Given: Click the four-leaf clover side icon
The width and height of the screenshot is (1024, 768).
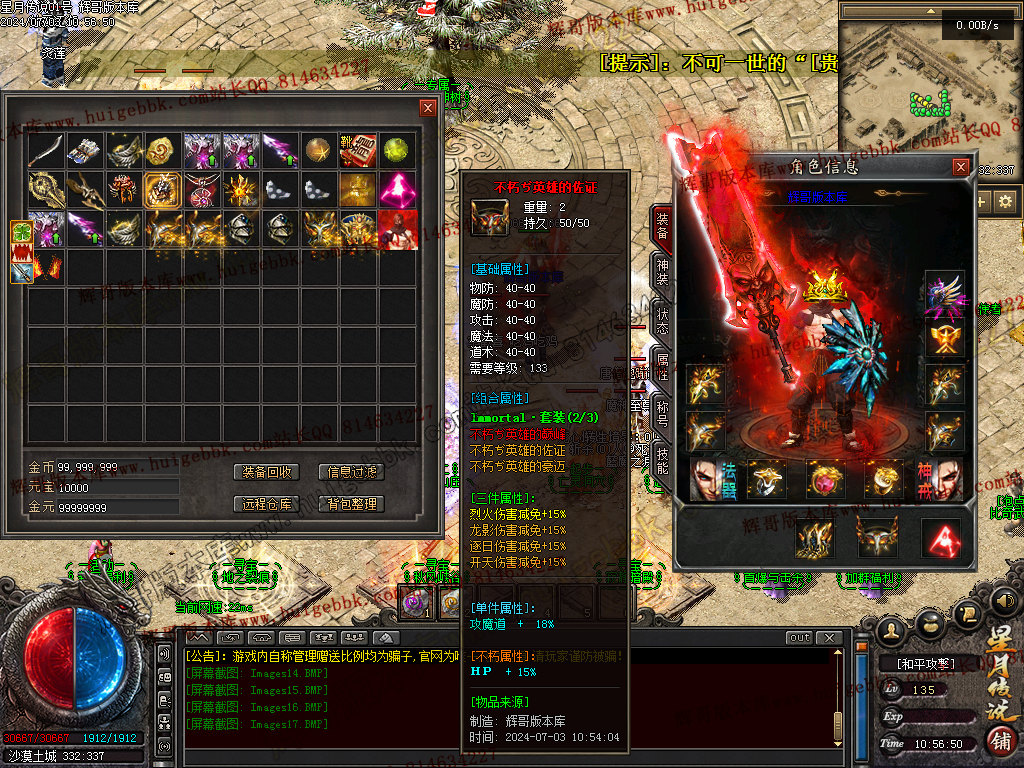Looking at the screenshot, I should click(x=22, y=232).
